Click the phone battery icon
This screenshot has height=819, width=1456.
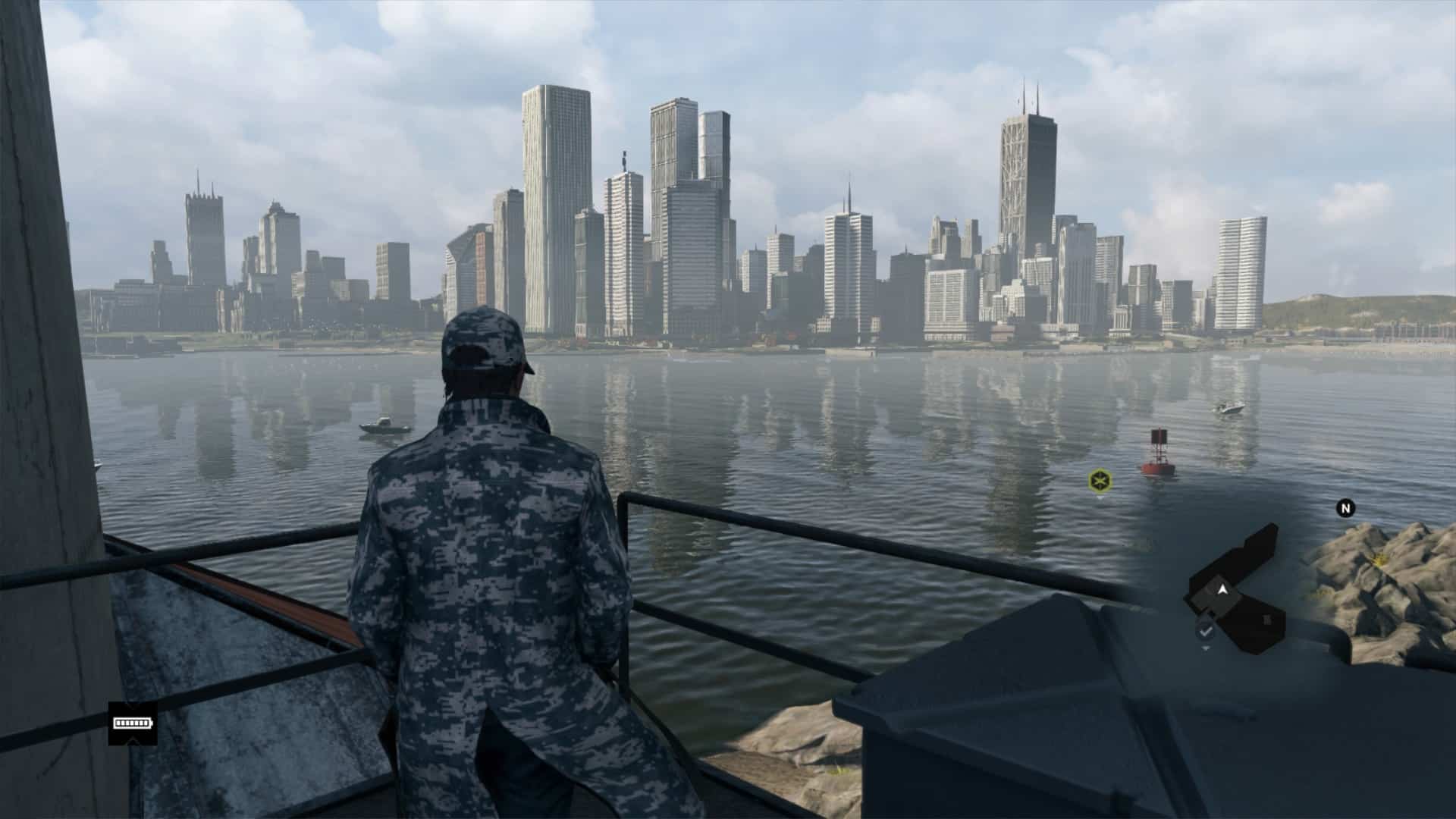[132, 723]
